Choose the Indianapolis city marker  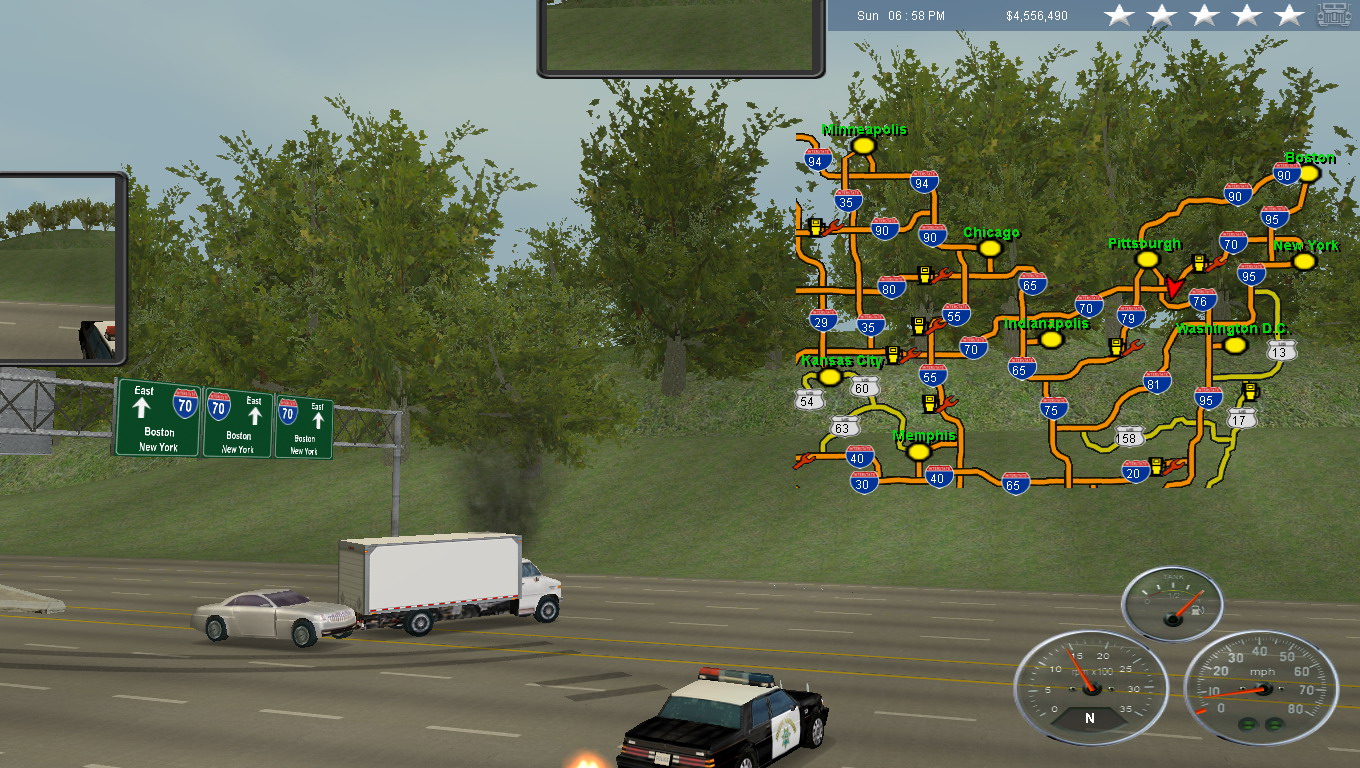[x=1050, y=340]
